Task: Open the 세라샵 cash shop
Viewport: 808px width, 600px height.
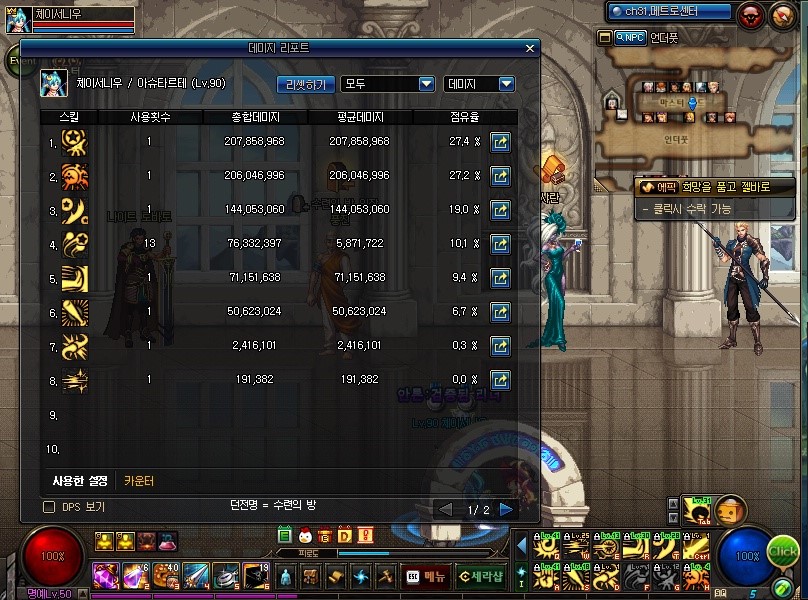Action: (480, 576)
